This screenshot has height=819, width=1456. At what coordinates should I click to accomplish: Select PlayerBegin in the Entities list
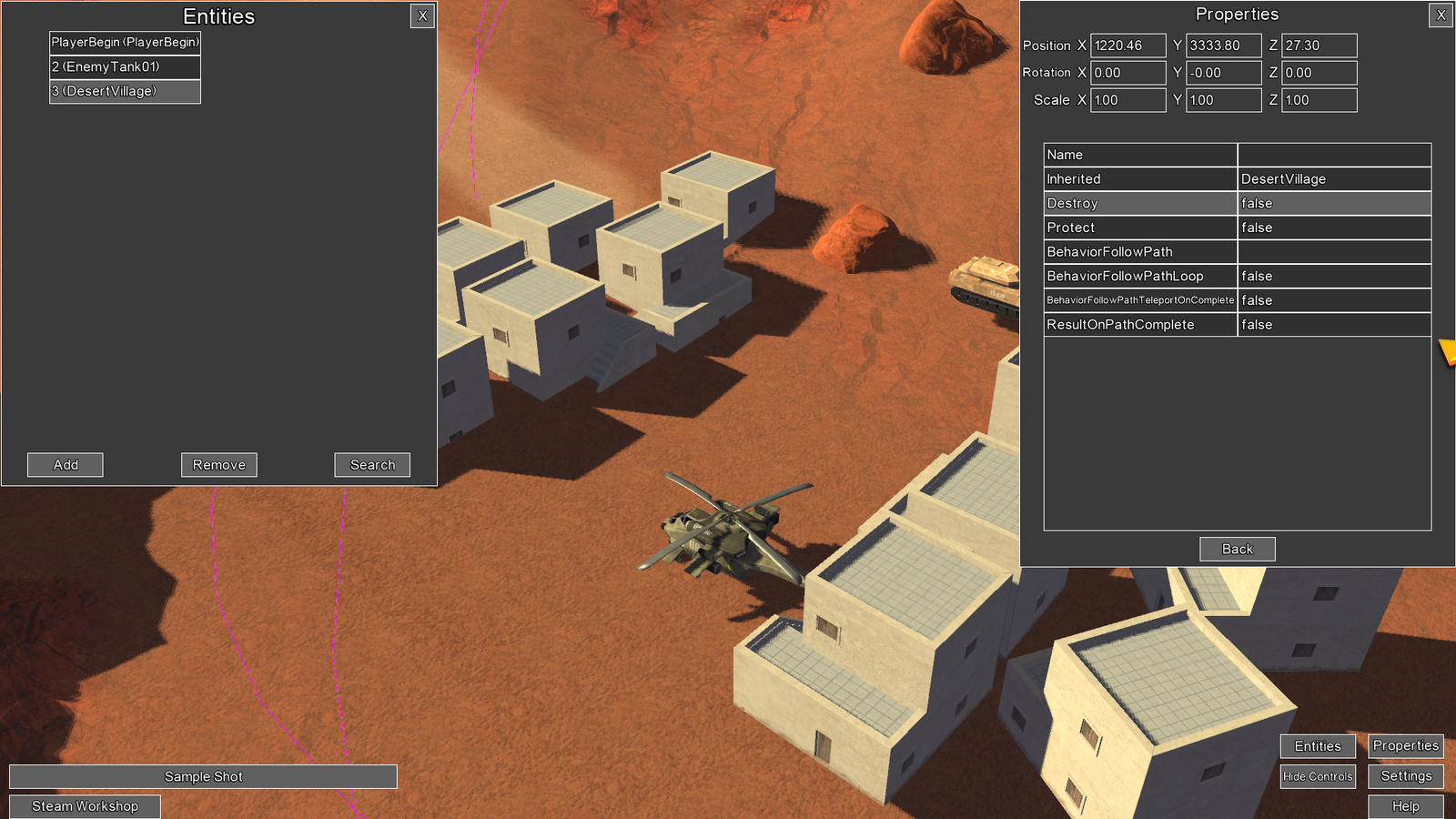point(124,42)
